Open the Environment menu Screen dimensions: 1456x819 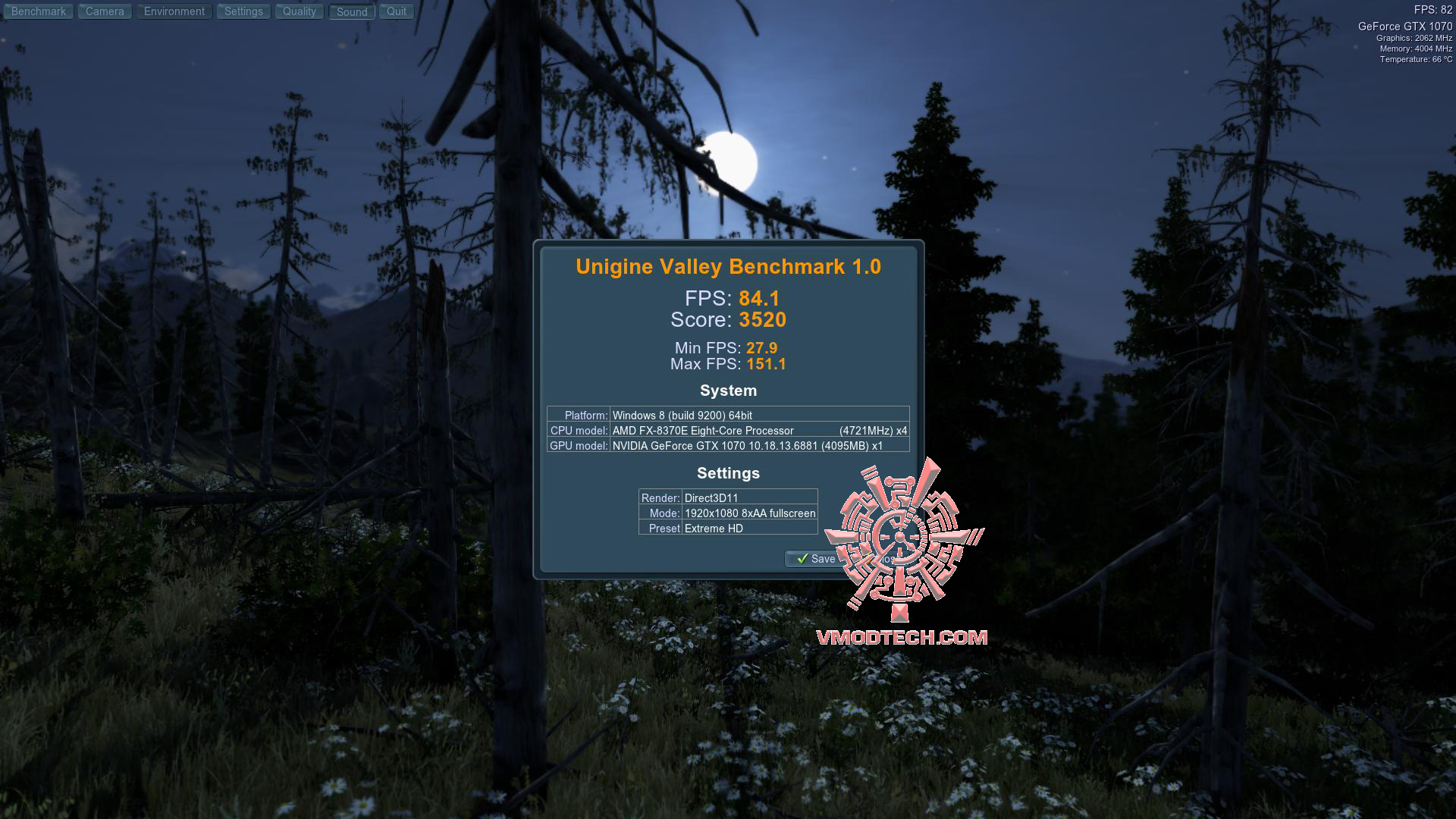coord(174,11)
